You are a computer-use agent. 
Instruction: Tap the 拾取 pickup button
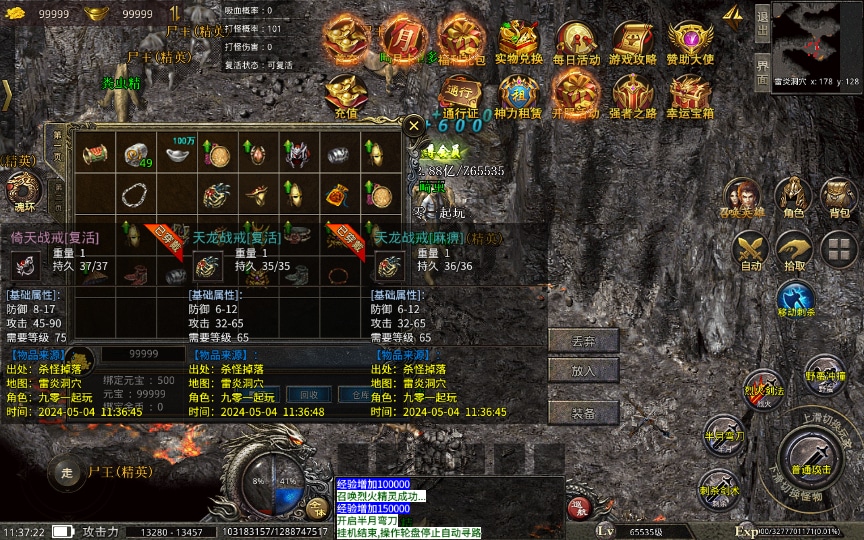[x=794, y=249]
